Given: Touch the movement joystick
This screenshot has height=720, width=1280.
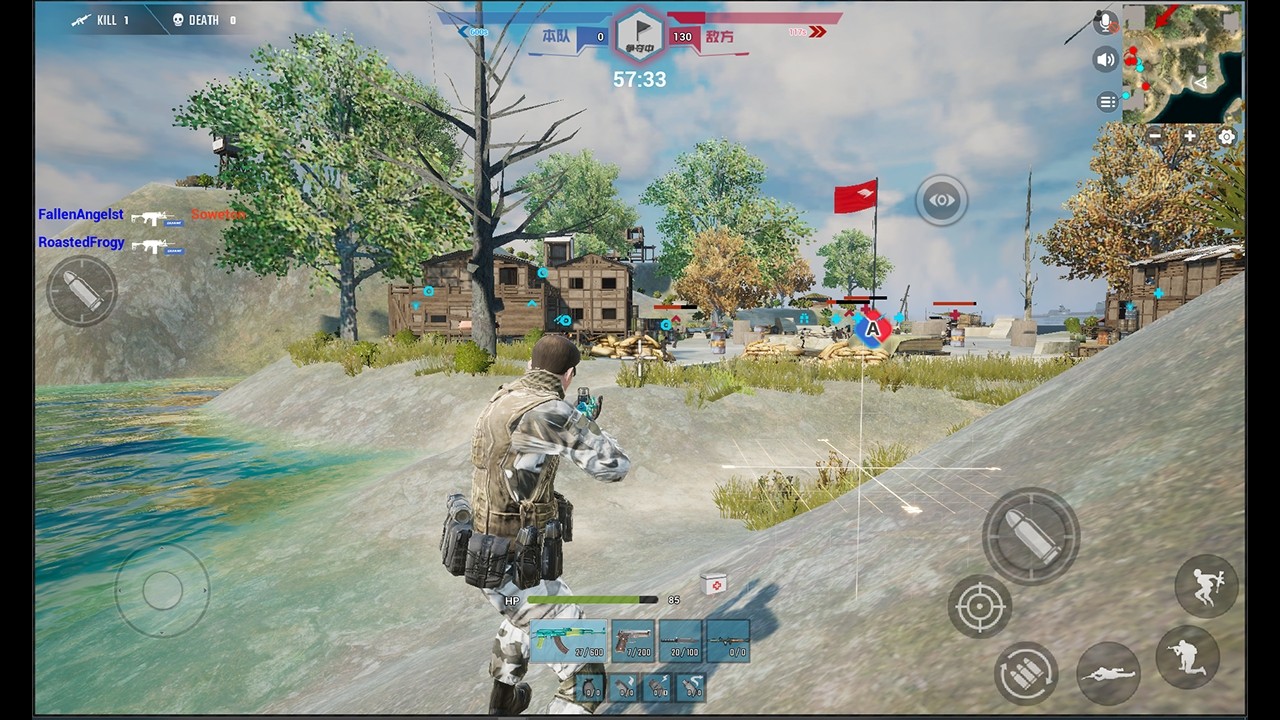Looking at the screenshot, I should (x=162, y=590).
